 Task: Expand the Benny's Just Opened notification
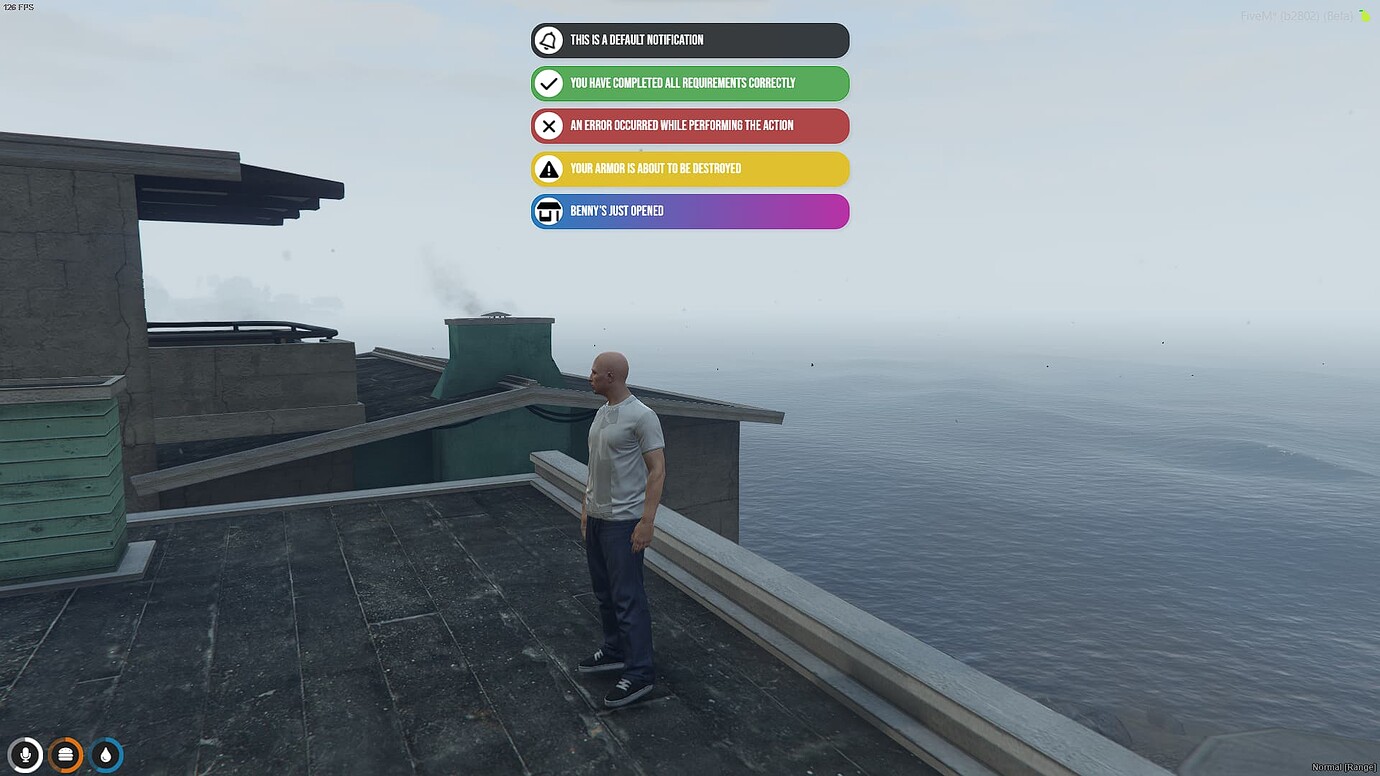[x=690, y=211]
